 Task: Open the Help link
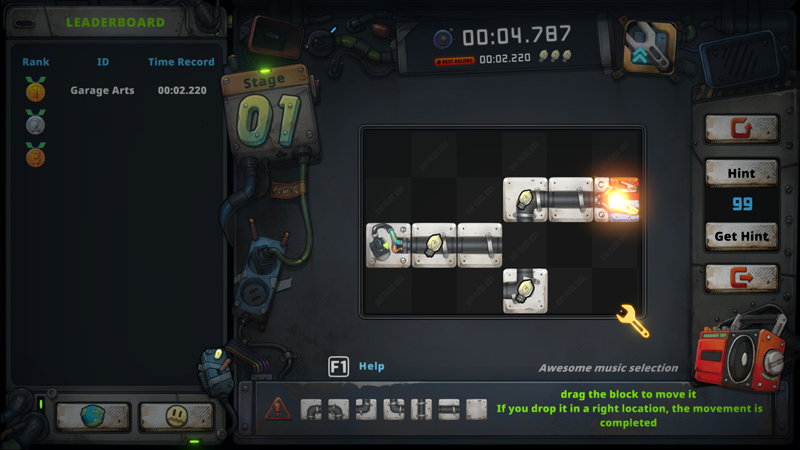[371, 367]
